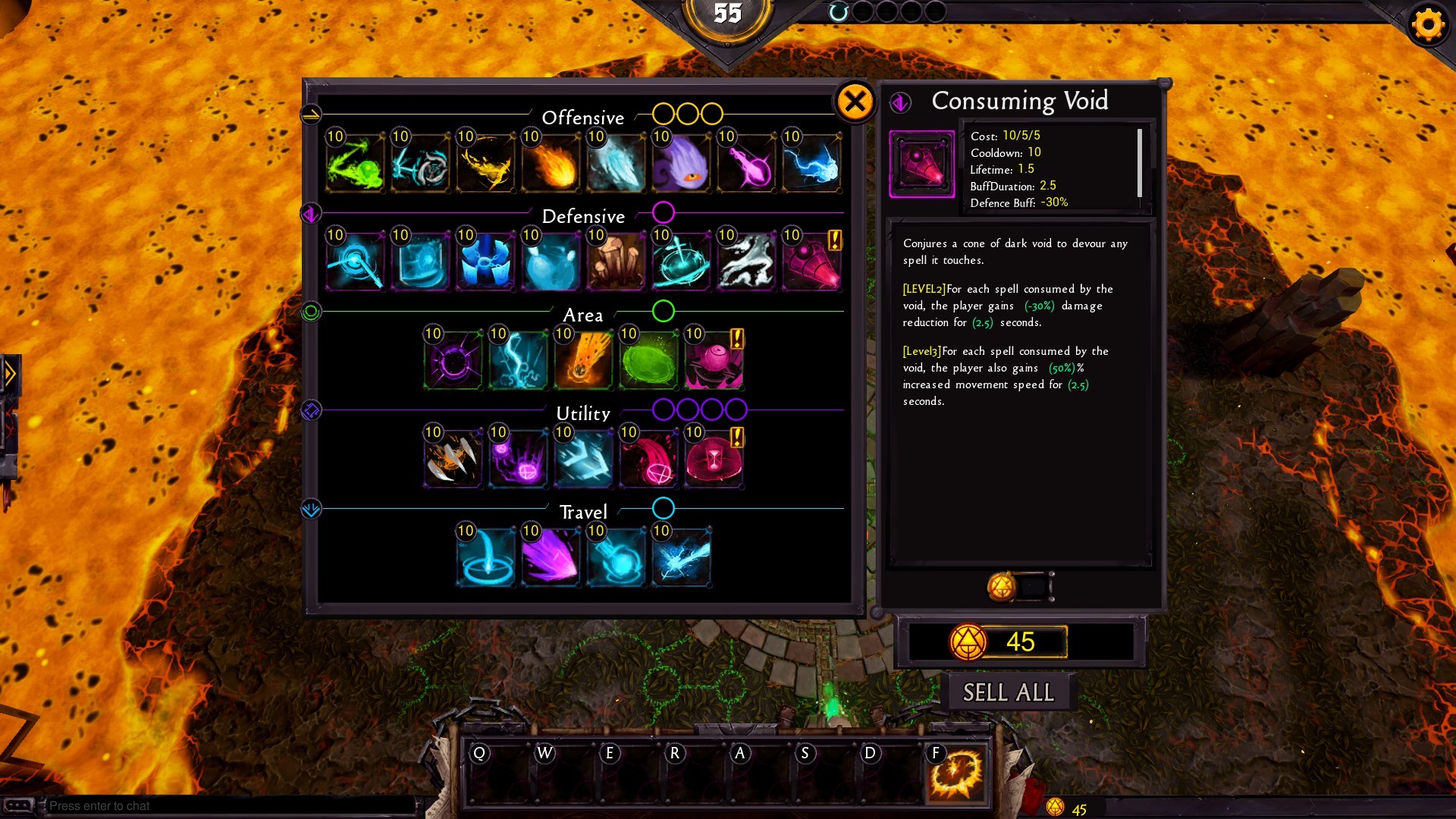This screenshot has width=1456, height=819.
Task: Pick the claw swipe utility spell
Action: click(453, 459)
